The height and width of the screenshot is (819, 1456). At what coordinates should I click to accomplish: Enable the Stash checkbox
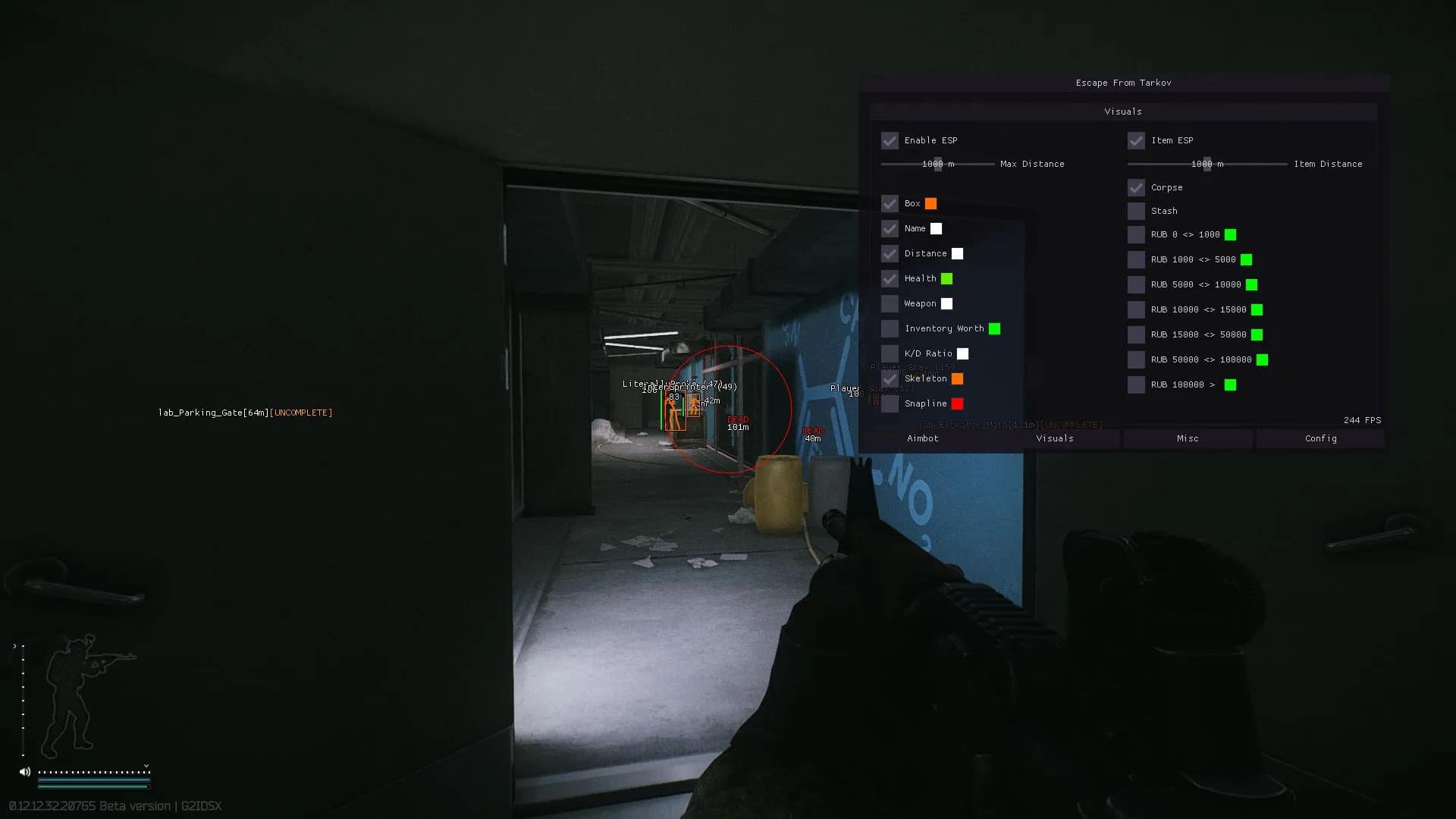pyautogui.click(x=1136, y=212)
